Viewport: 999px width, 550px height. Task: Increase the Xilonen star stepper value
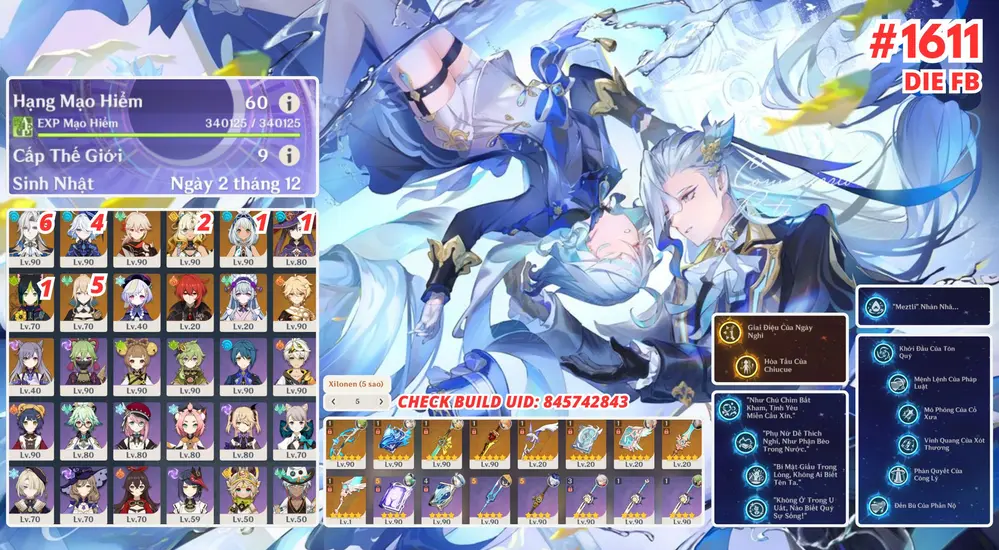click(x=380, y=401)
